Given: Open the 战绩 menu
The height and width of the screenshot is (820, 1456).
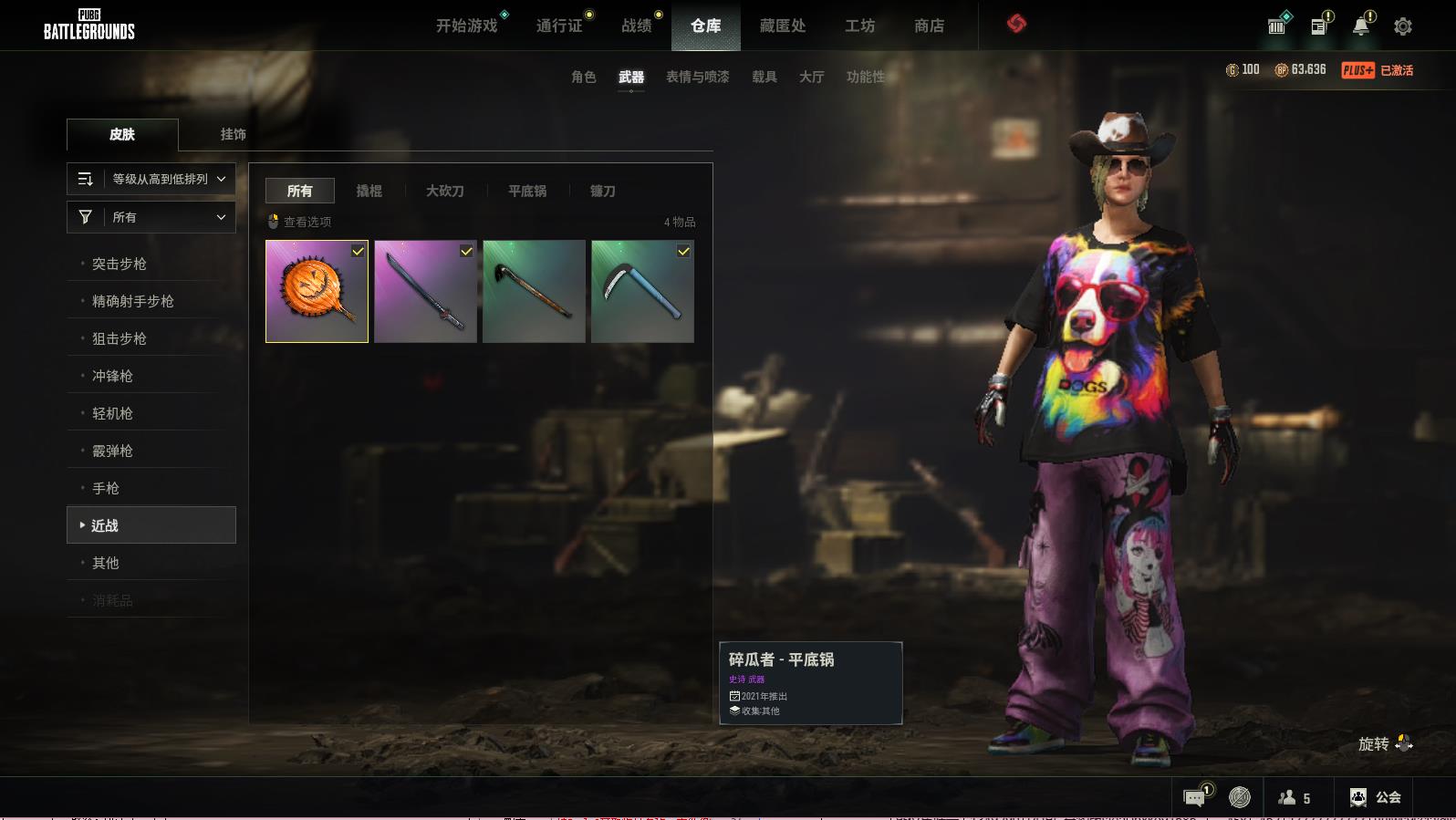Looking at the screenshot, I should coord(637,26).
